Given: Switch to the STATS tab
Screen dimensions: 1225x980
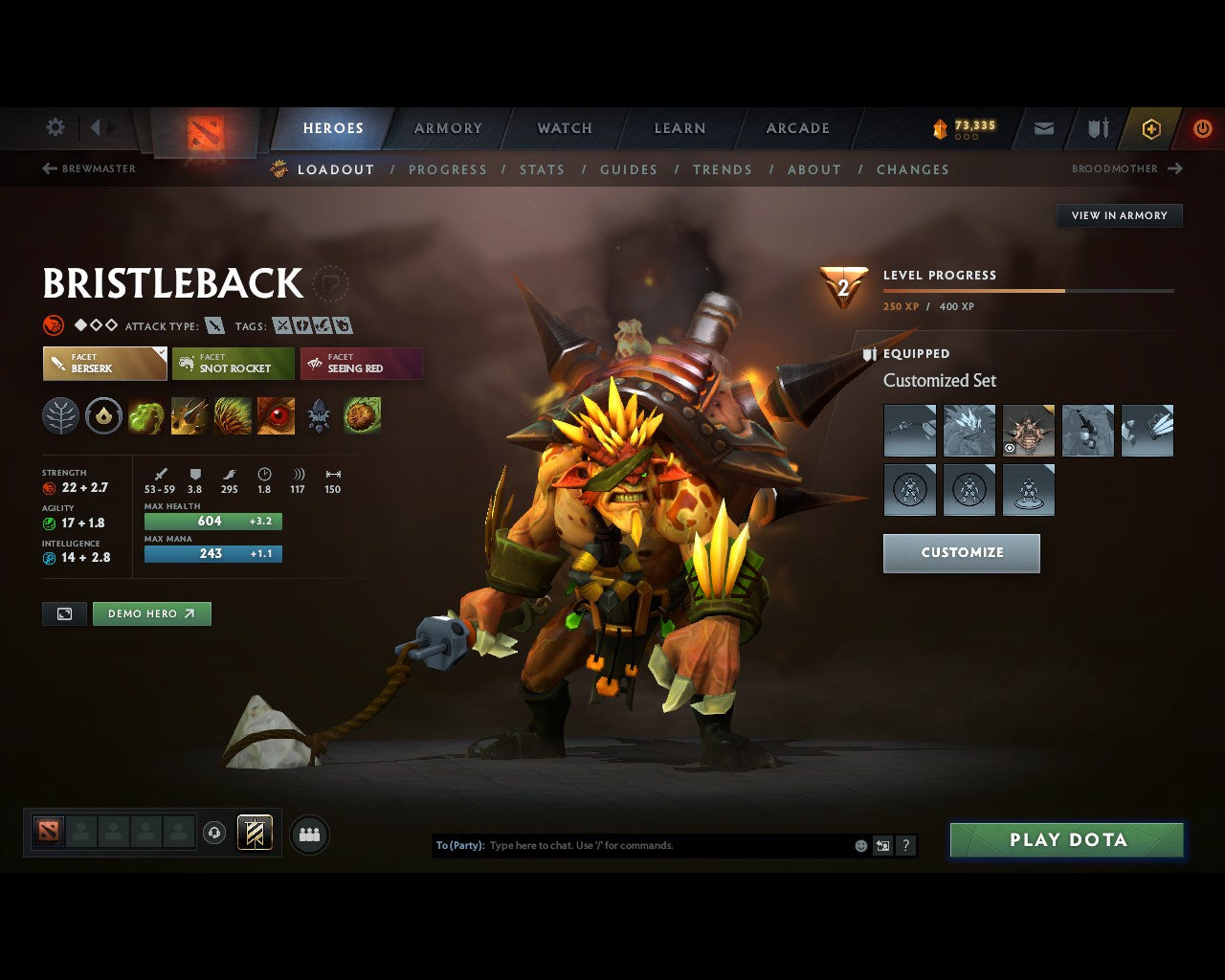Looking at the screenshot, I should point(542,169).
